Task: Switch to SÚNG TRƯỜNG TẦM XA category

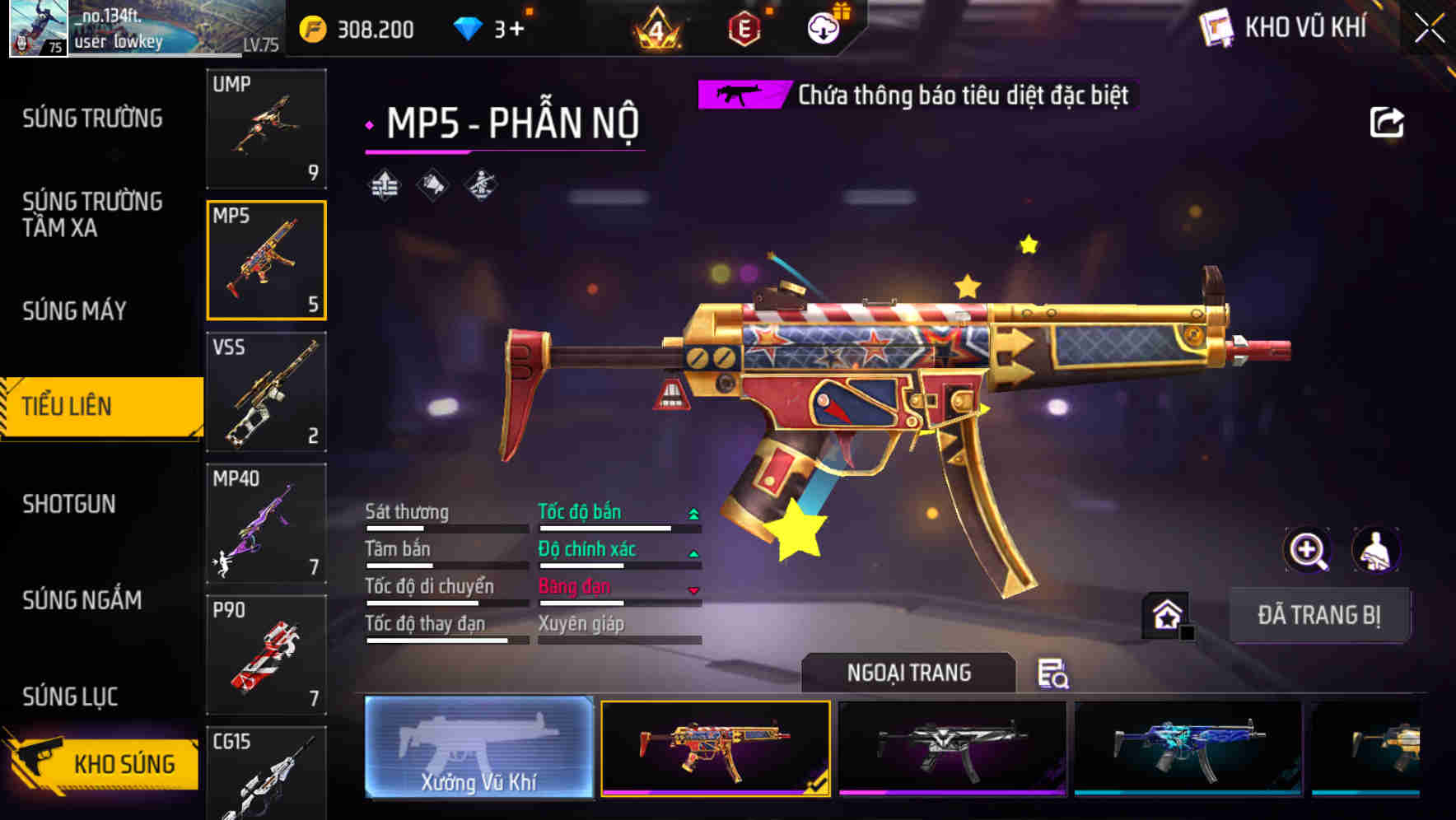Action: pos(92,214)
